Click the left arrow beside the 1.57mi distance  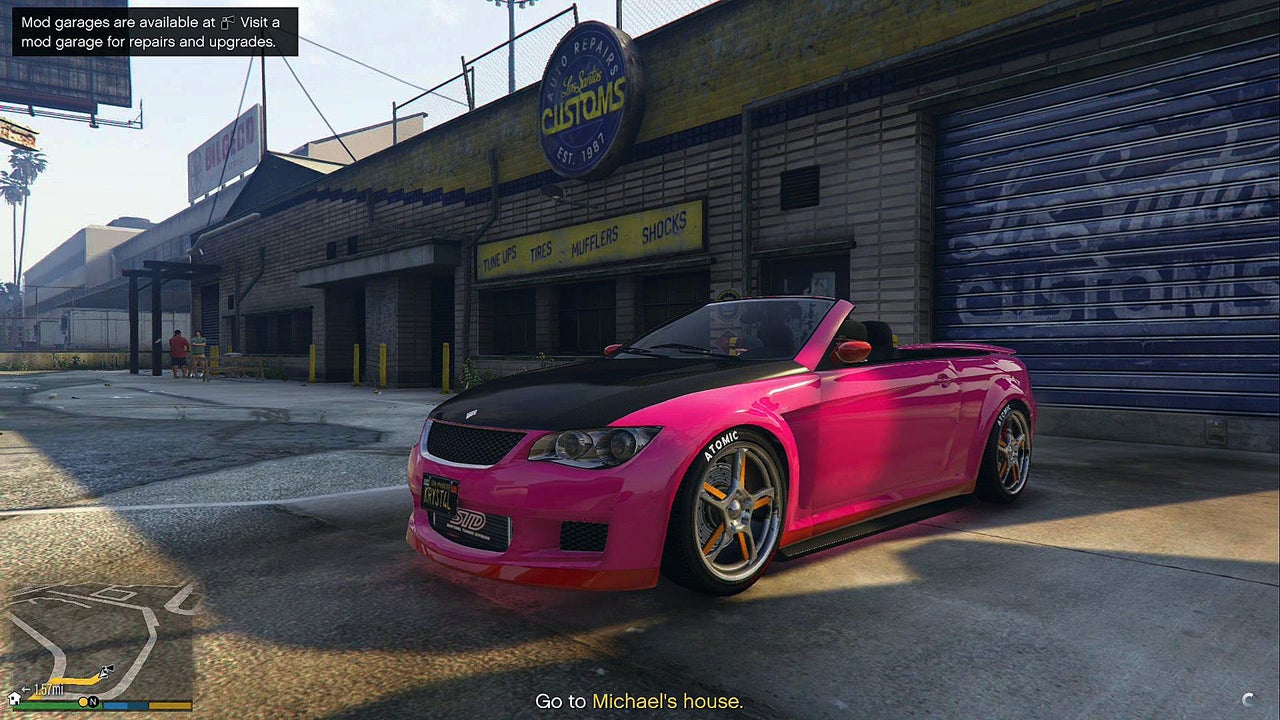point(25,689)
